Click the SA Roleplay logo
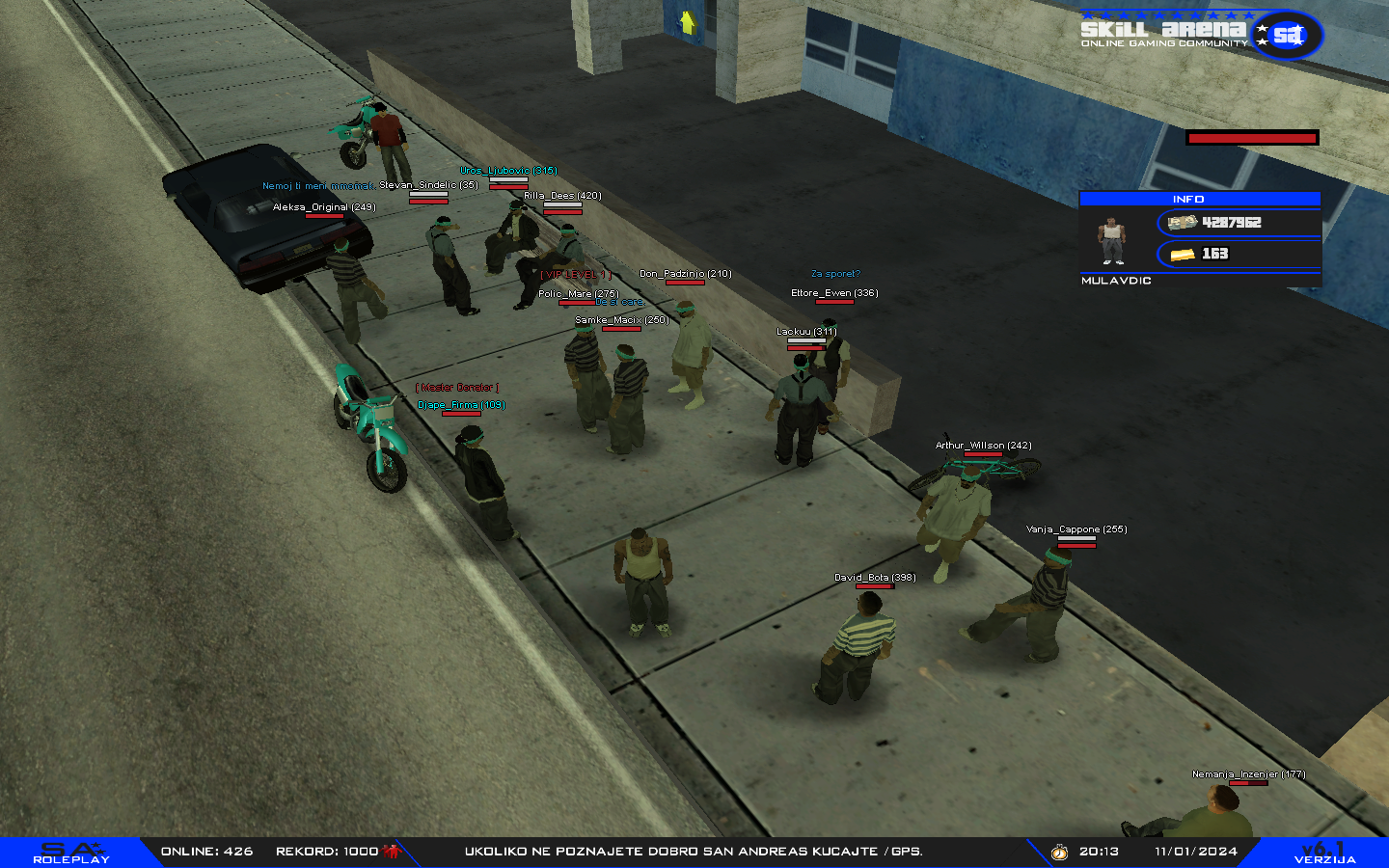 coord(71,853)
